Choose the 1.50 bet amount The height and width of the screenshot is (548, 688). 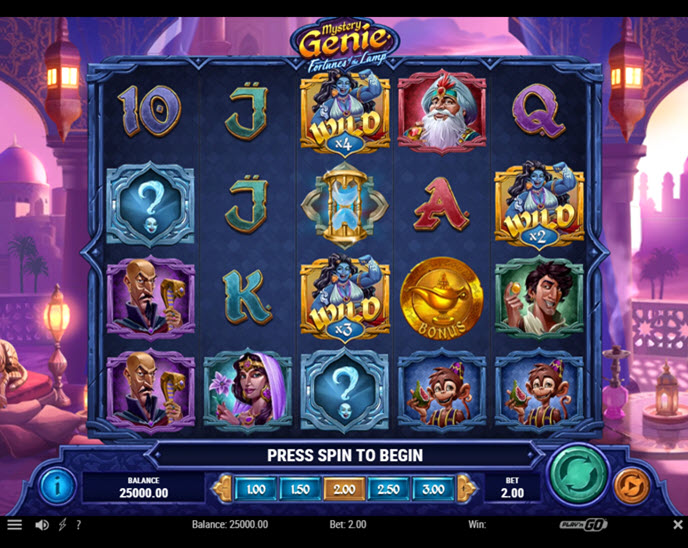point(300,489)
